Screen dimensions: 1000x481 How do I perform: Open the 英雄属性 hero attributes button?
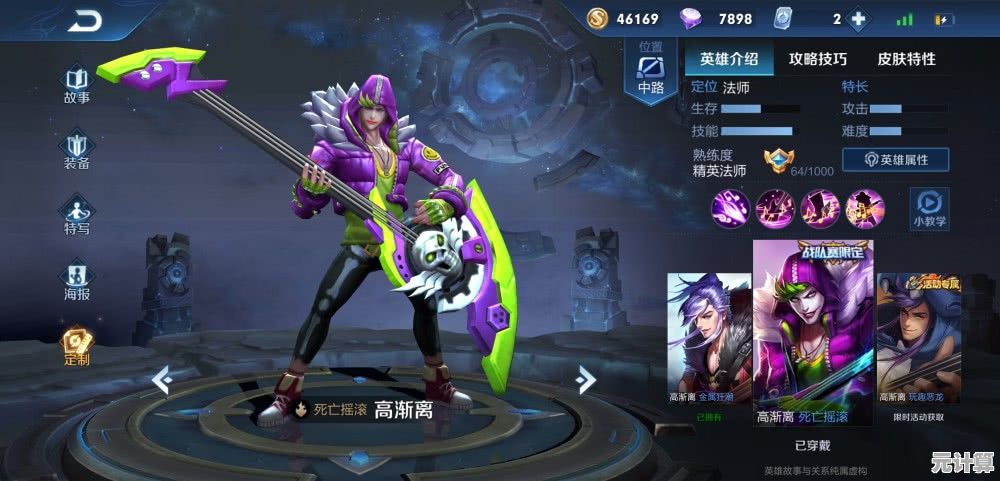point(895,160)
